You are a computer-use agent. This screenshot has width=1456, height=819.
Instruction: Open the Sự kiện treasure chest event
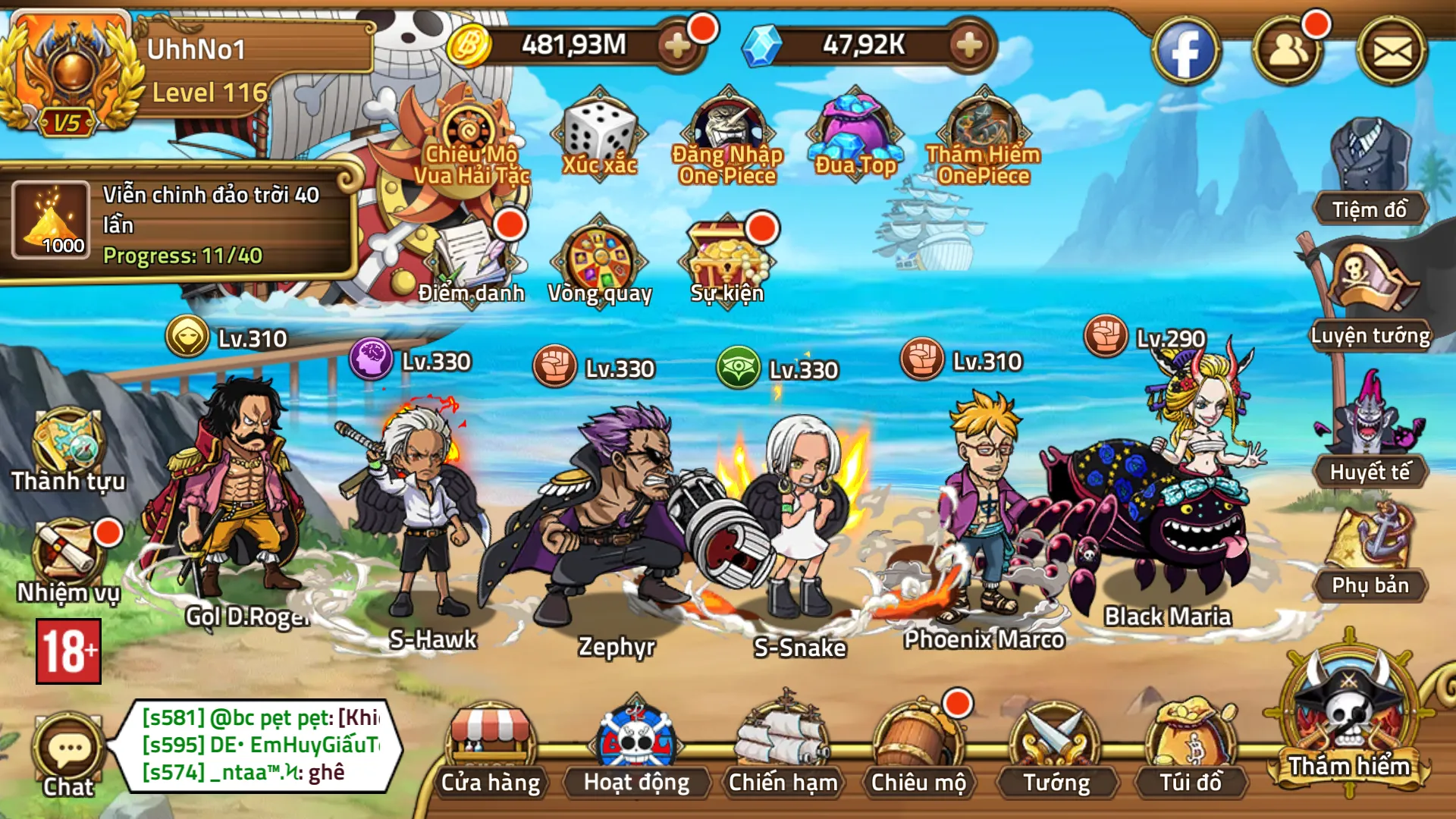(728, 258)
